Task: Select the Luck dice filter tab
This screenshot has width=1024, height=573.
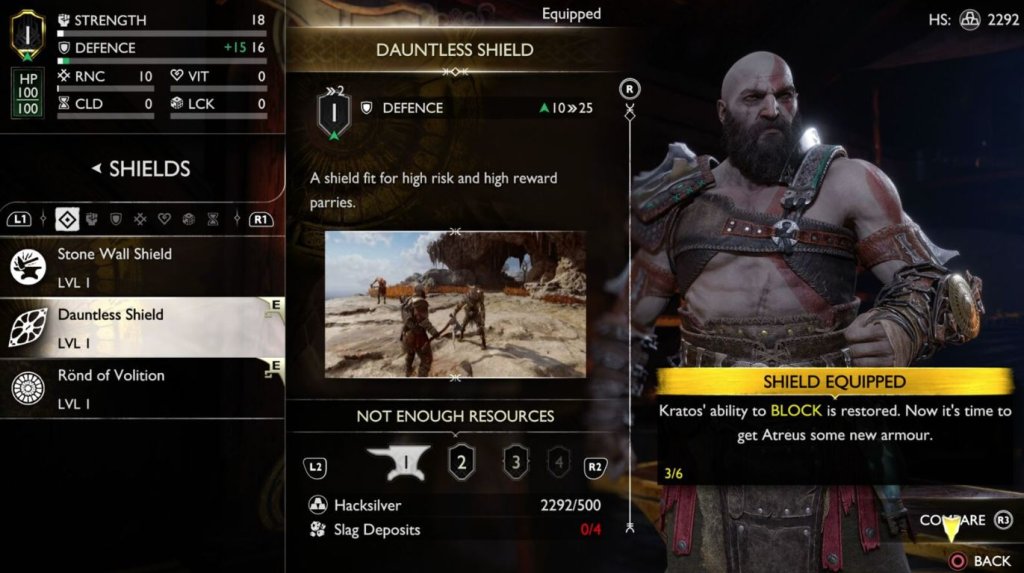Action: click(x=188, y=218)
